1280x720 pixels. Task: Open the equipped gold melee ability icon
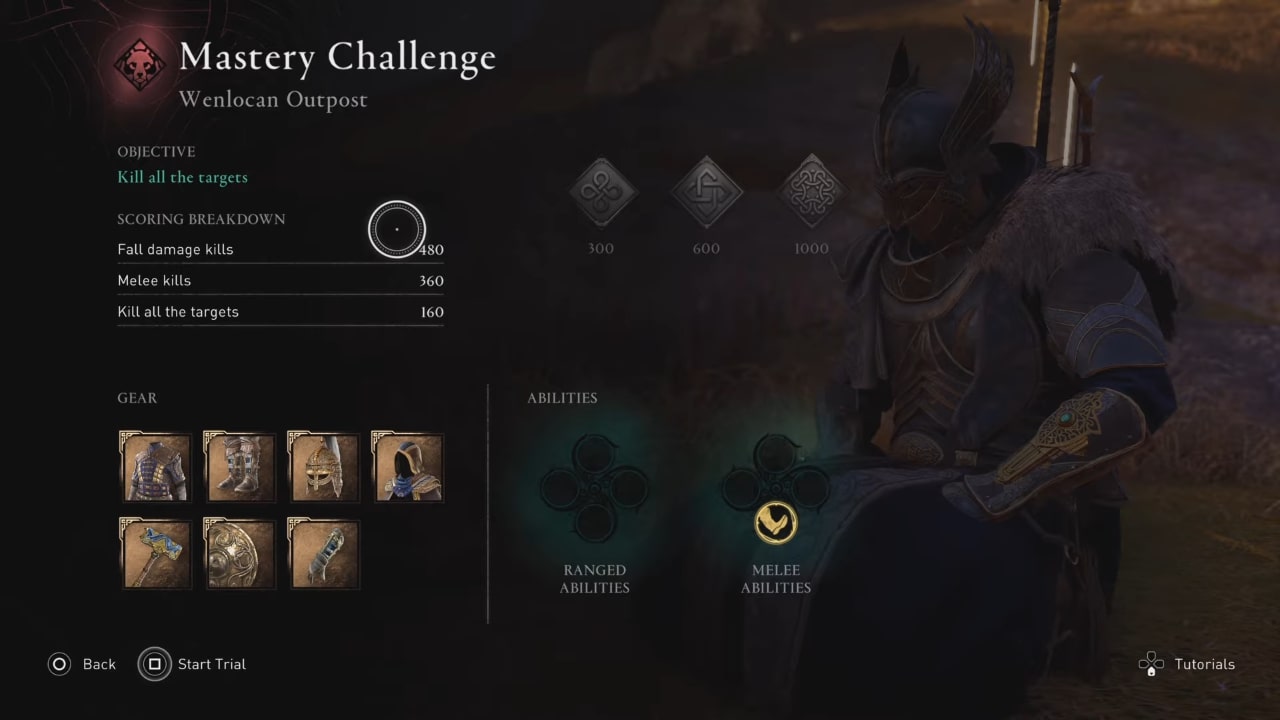click(776, 522)
